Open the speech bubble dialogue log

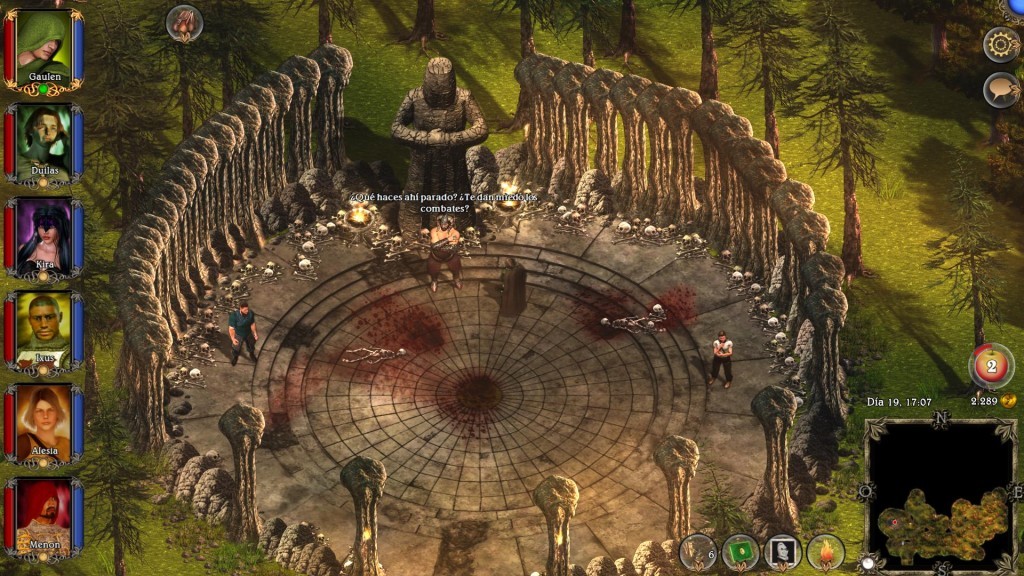point(1001,90)
